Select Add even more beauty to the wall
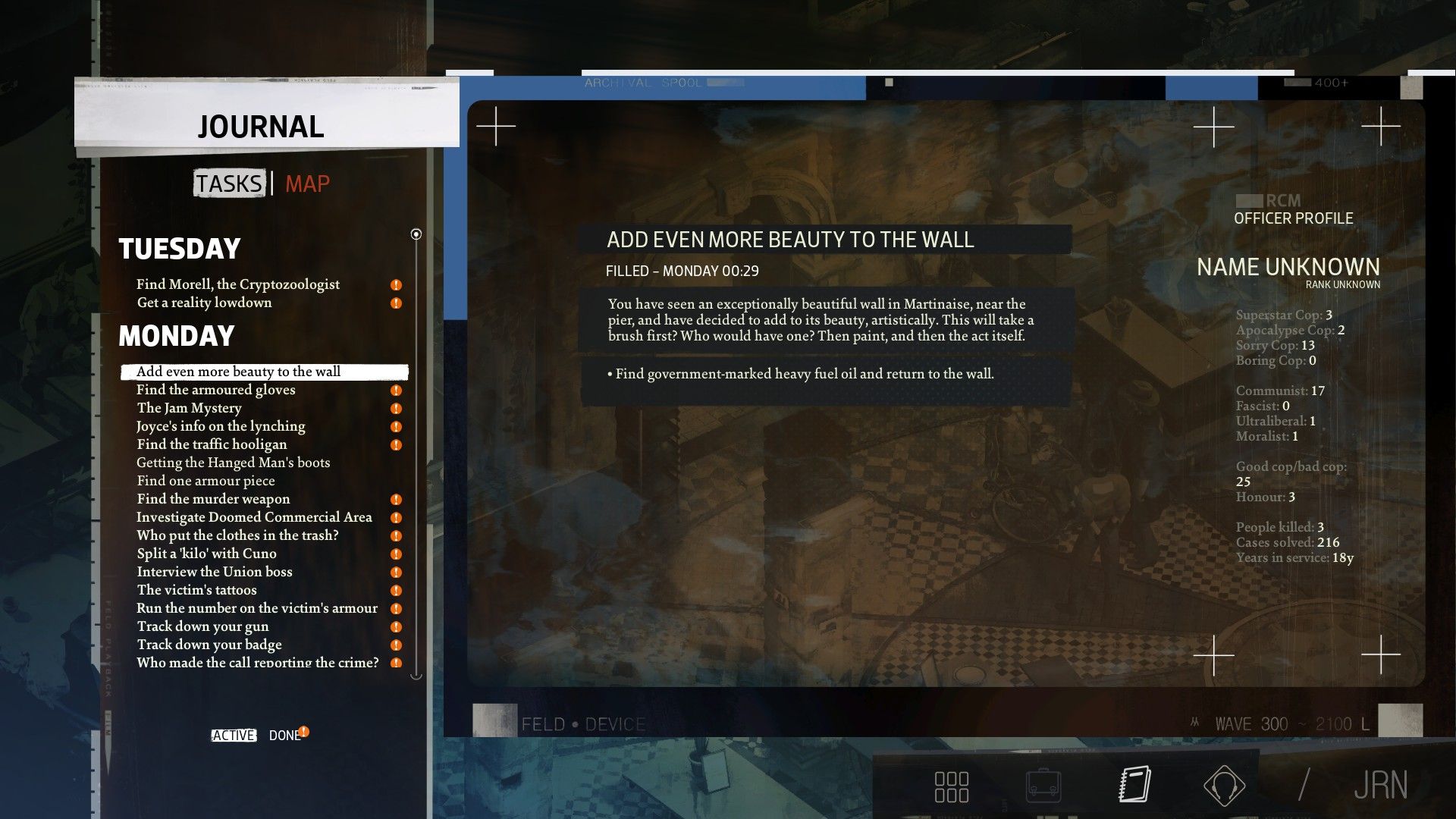 click(238, 372)
